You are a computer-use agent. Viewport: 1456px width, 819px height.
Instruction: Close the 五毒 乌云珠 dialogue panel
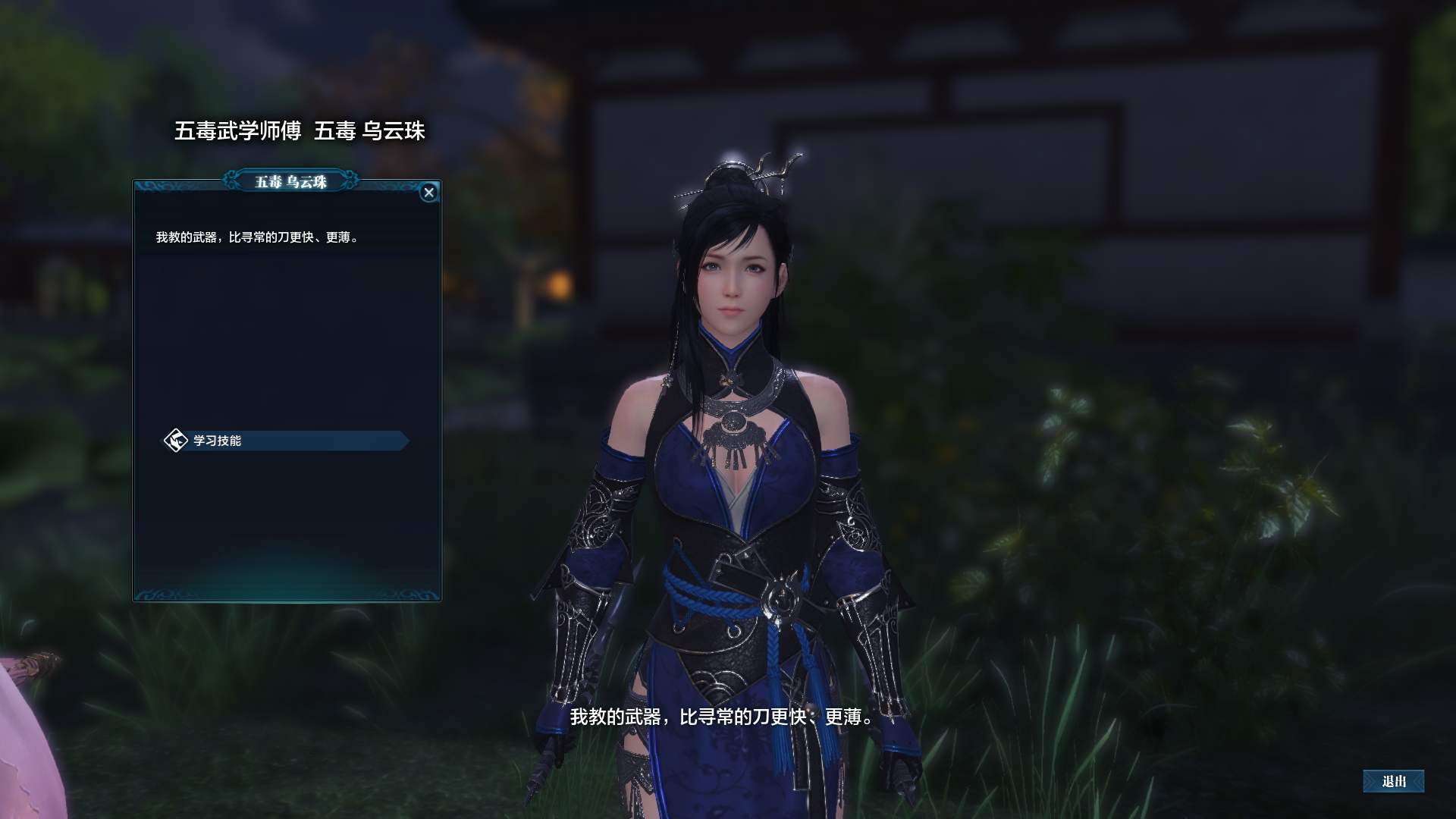(x=428, y=193)
